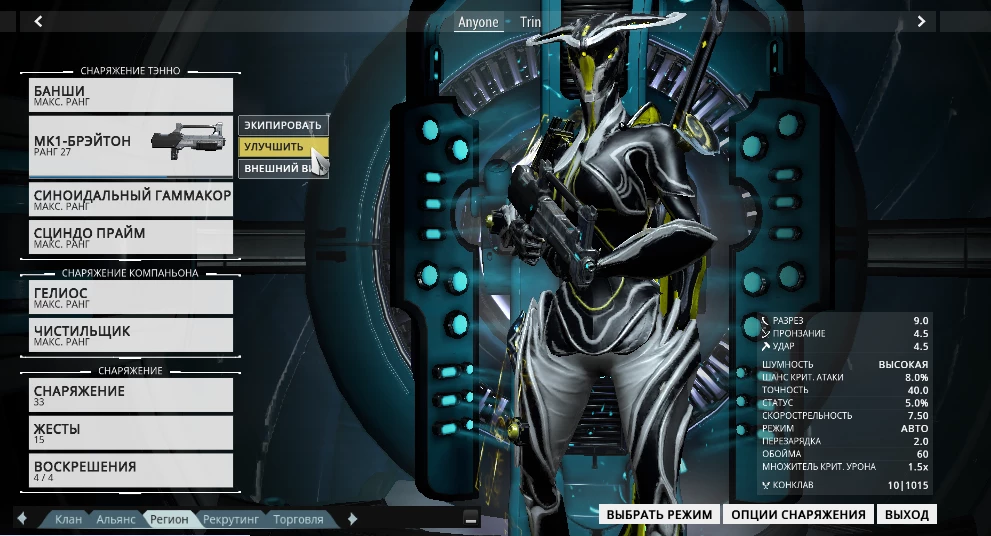Image resolution: width=991 pixels, height=536 pixels.
Task: Exit the arsenal with Выход
Action: [x=907, y=515]
